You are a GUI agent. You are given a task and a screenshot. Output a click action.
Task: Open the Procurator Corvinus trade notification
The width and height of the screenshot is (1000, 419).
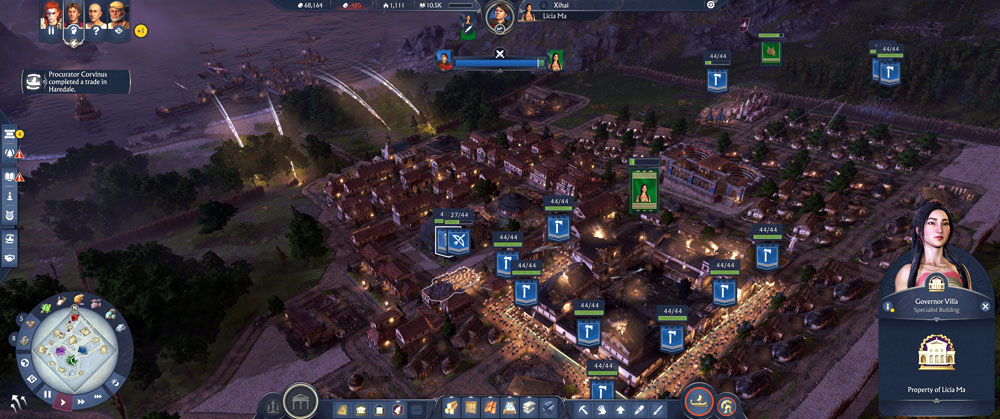pyautogui.click(x=75, y=80)
